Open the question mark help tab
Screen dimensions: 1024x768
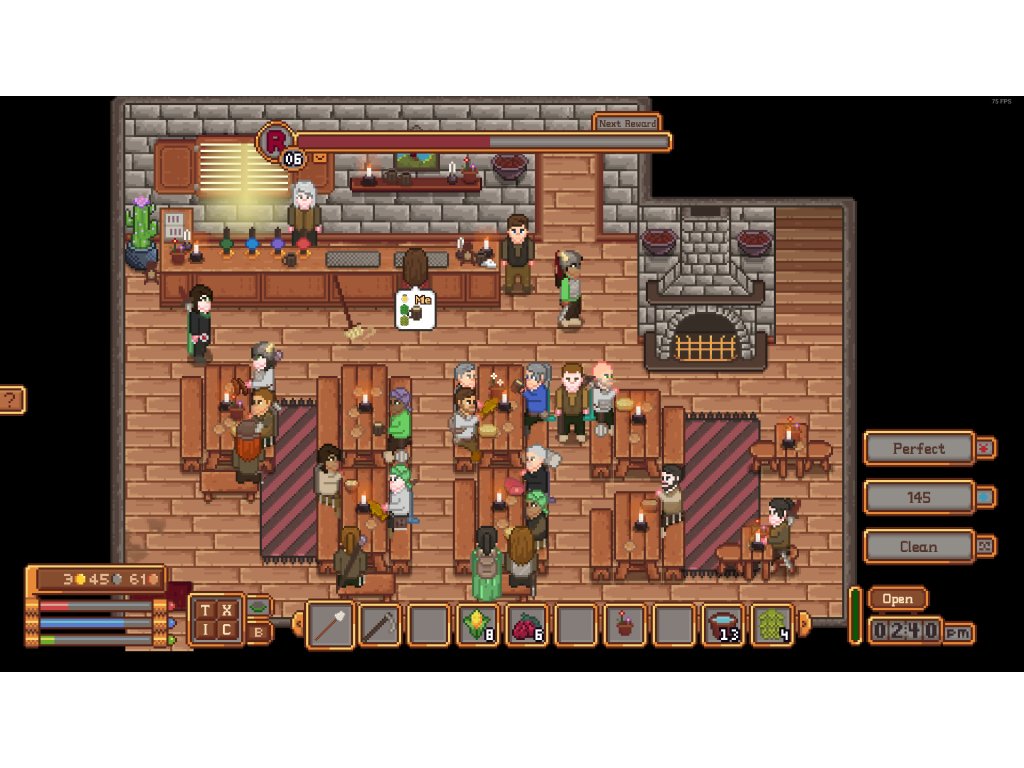[11, 400]
